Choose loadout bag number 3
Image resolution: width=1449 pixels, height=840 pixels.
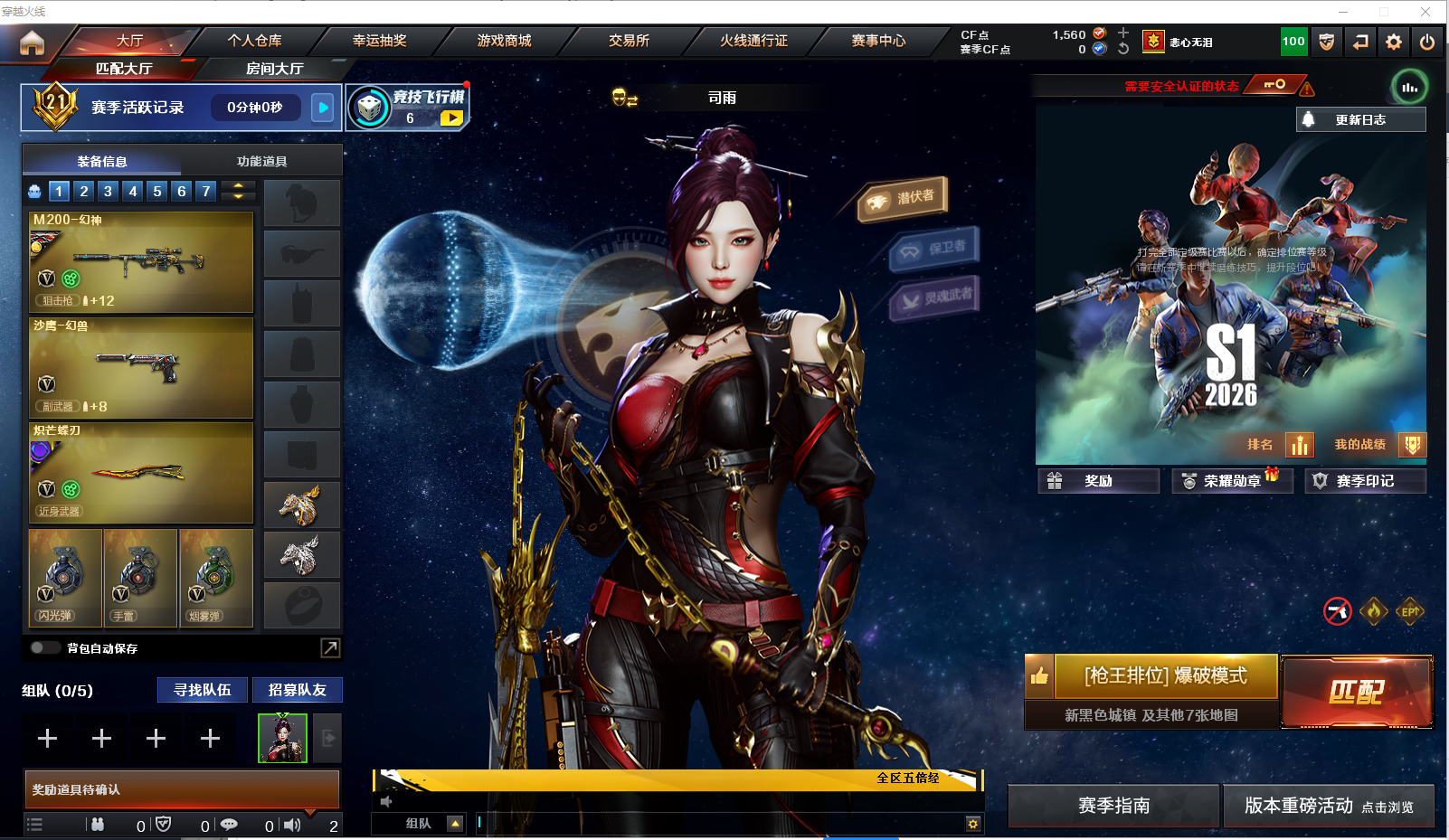[108, 191]
